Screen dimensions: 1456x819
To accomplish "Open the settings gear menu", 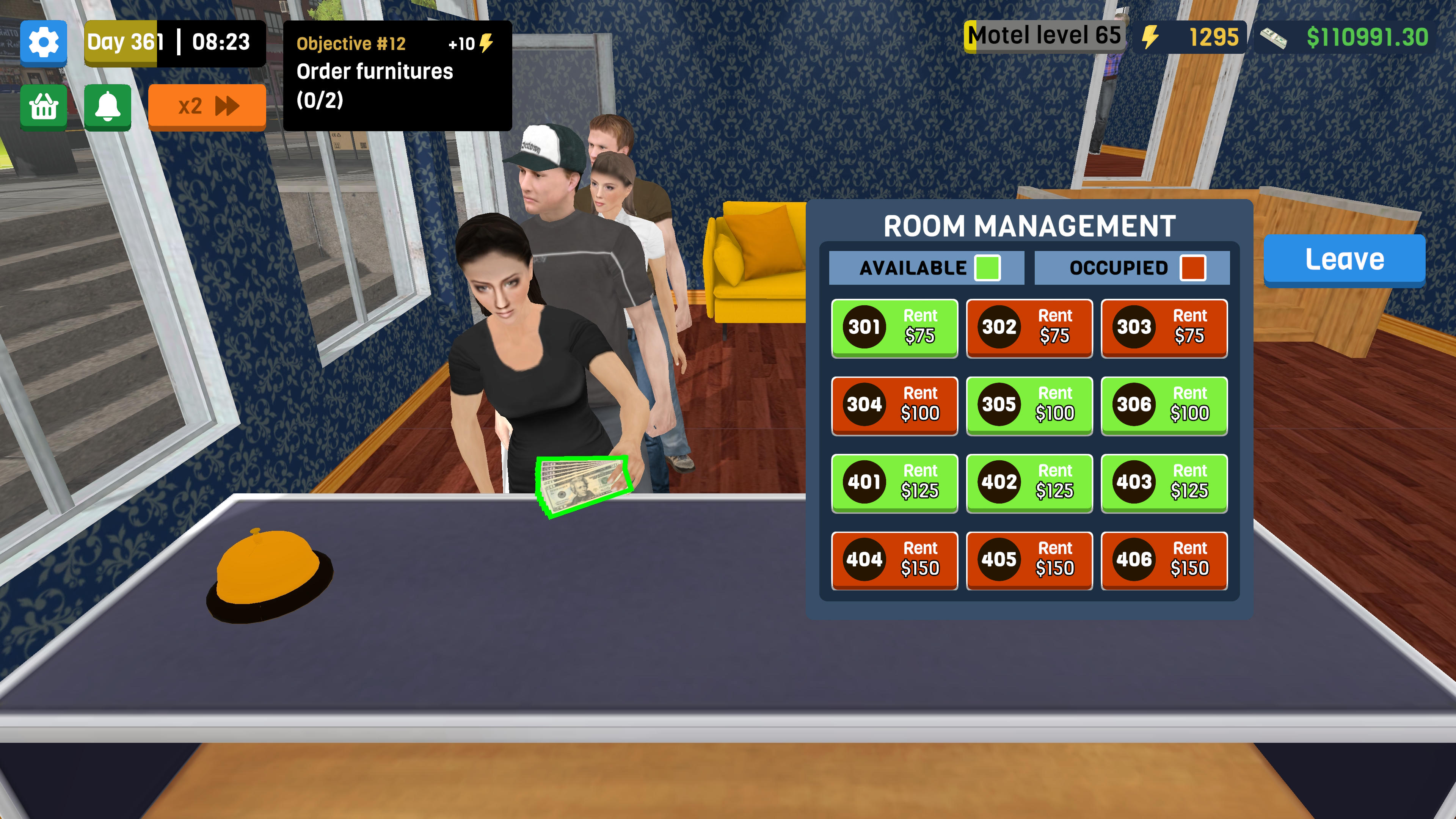I will 44,43.
